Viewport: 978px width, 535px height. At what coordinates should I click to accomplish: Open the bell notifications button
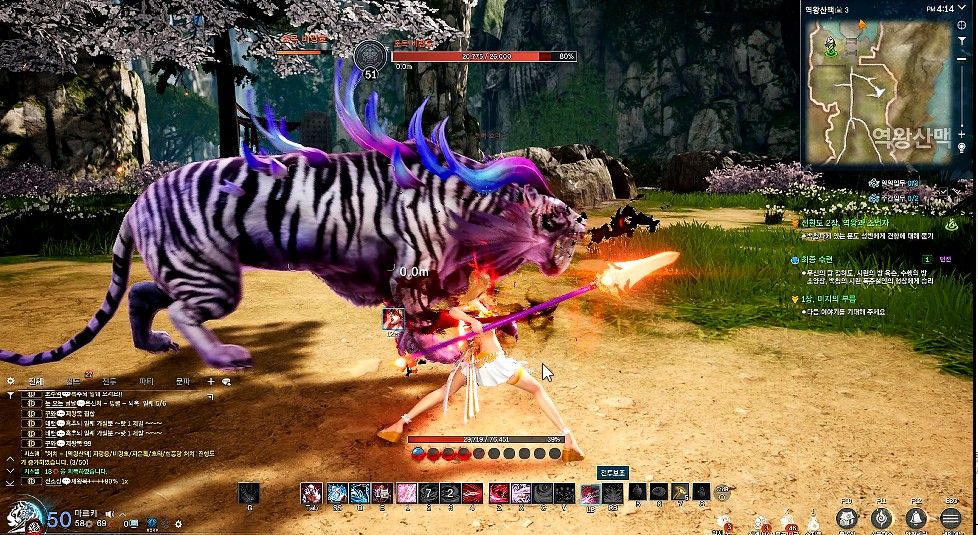pos(915,517)
